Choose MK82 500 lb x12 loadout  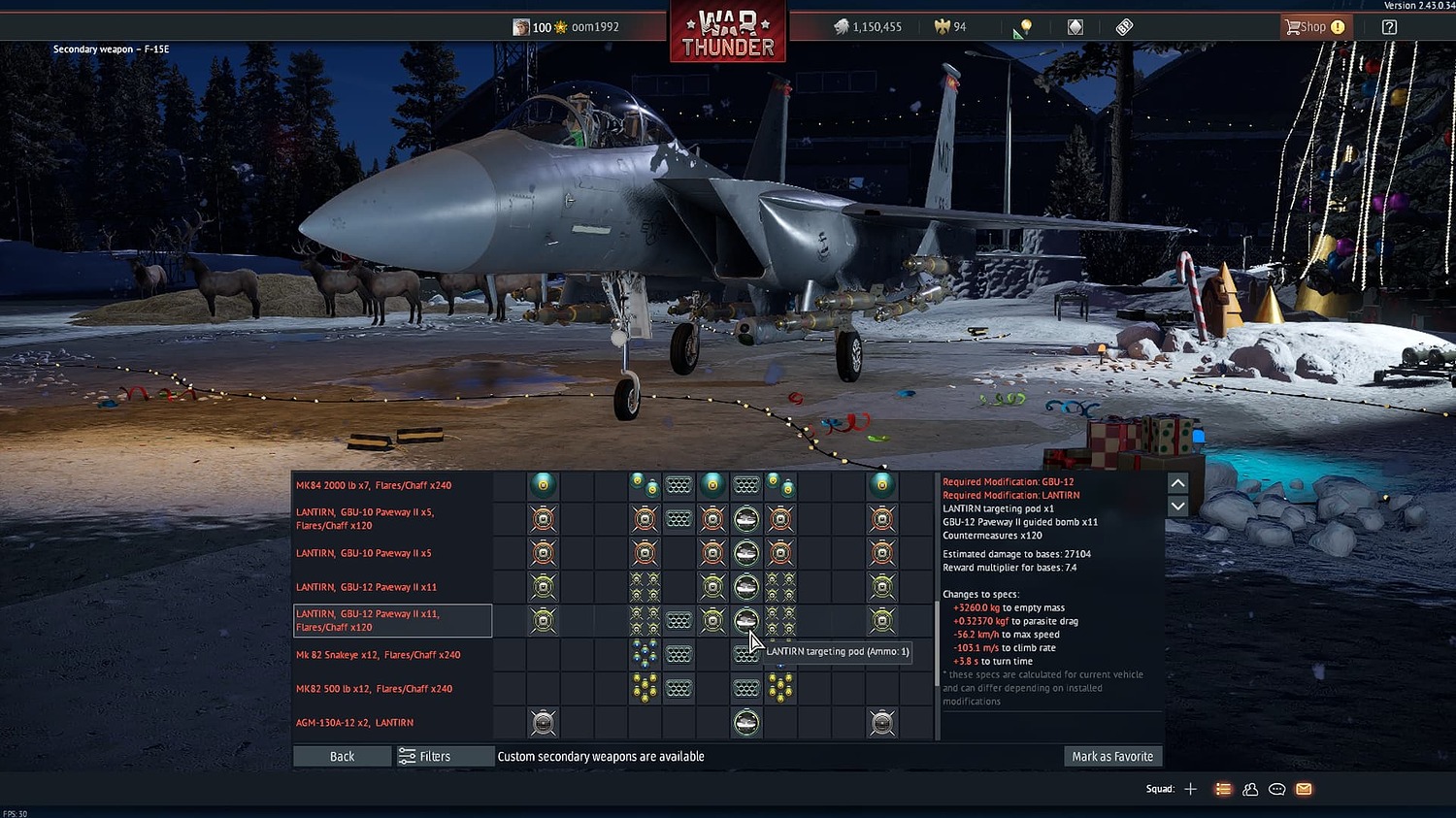tap(374, 689)
